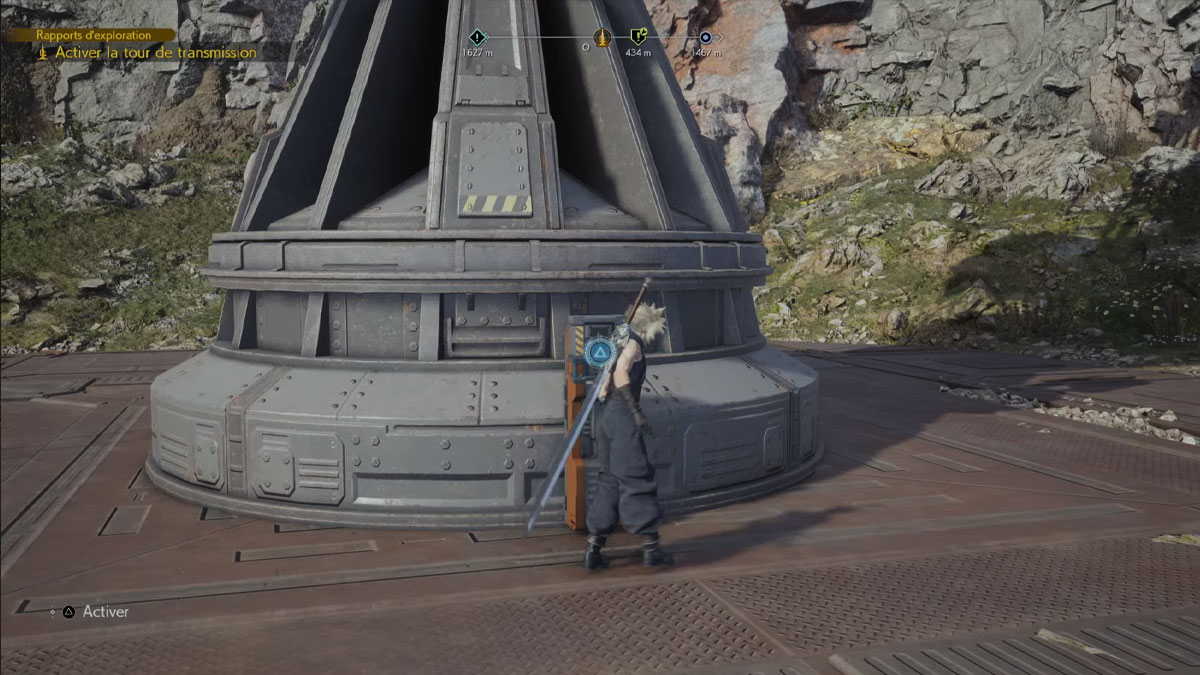Select the orange tower marker on compass
The height and width of the screenshot is (675, 1200).
pyautogui.click(x=601, y=38)
